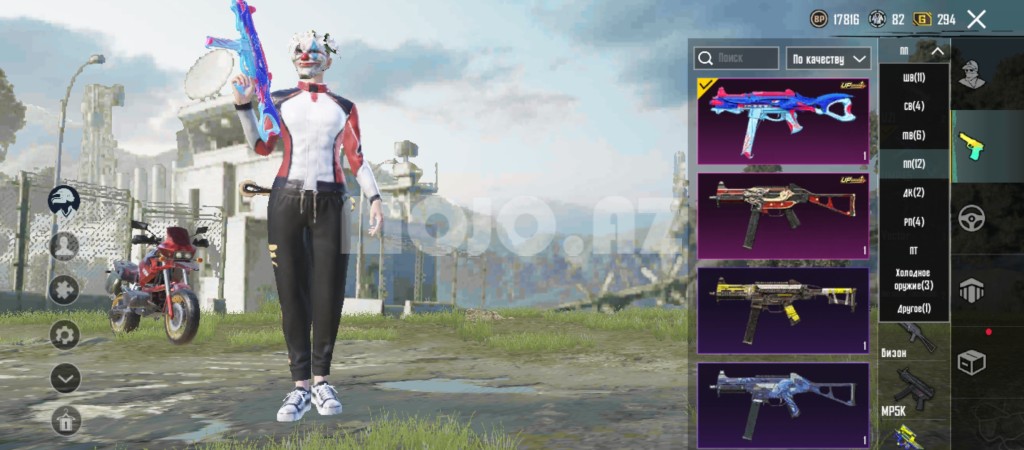Select the blue and pink UMP skin
The image size is (1024, 450).
pyautogui.click(x=783, y=121)
